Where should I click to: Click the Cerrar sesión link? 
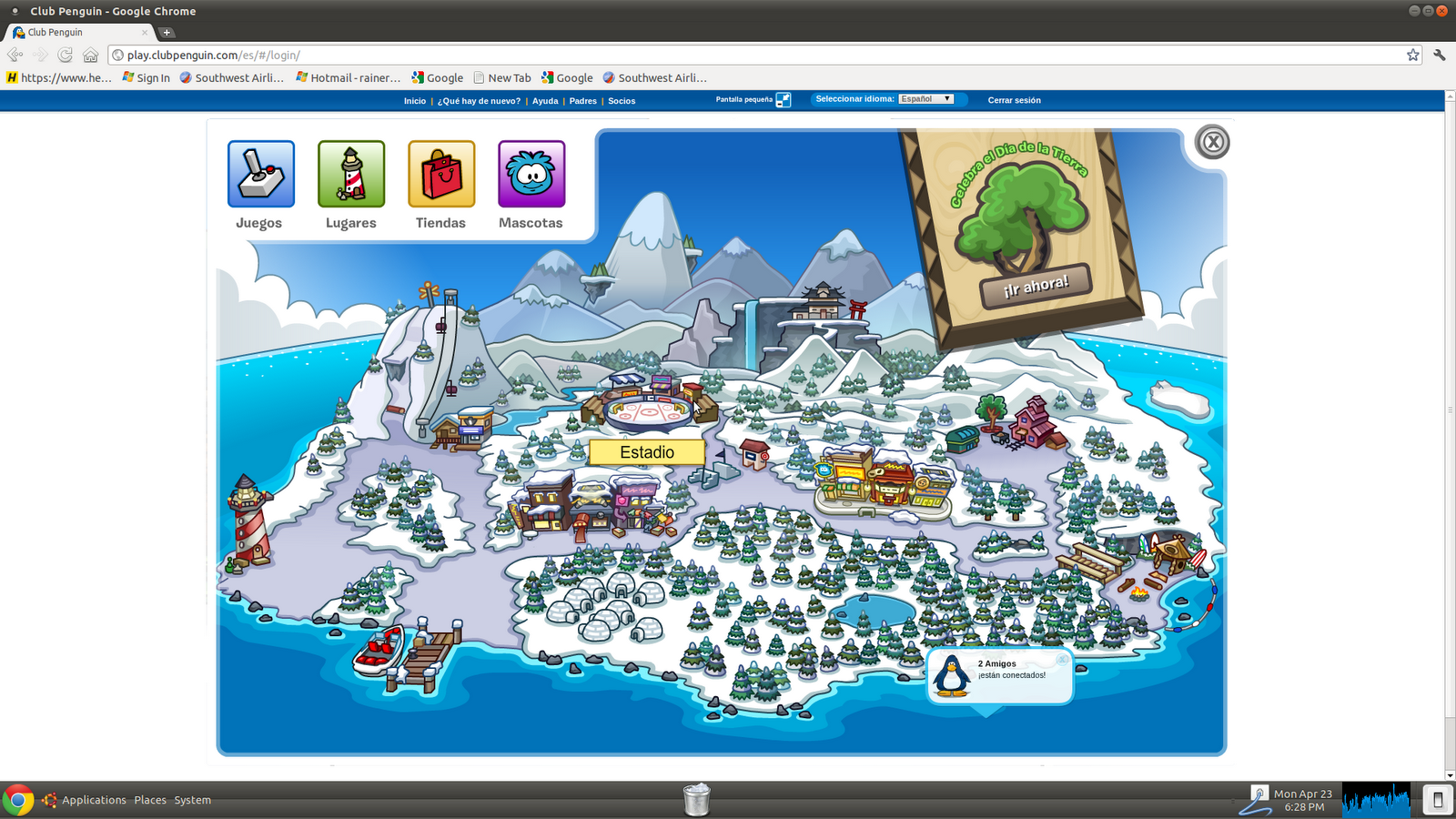[x=1013, y=100]
